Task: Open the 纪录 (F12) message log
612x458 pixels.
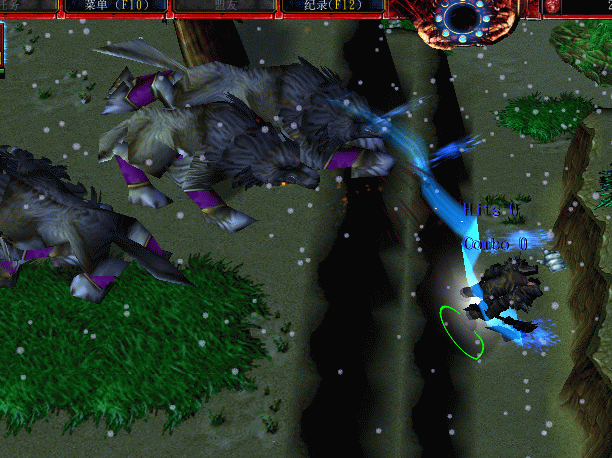Action: pyautogui.click(x=331, y=6)
